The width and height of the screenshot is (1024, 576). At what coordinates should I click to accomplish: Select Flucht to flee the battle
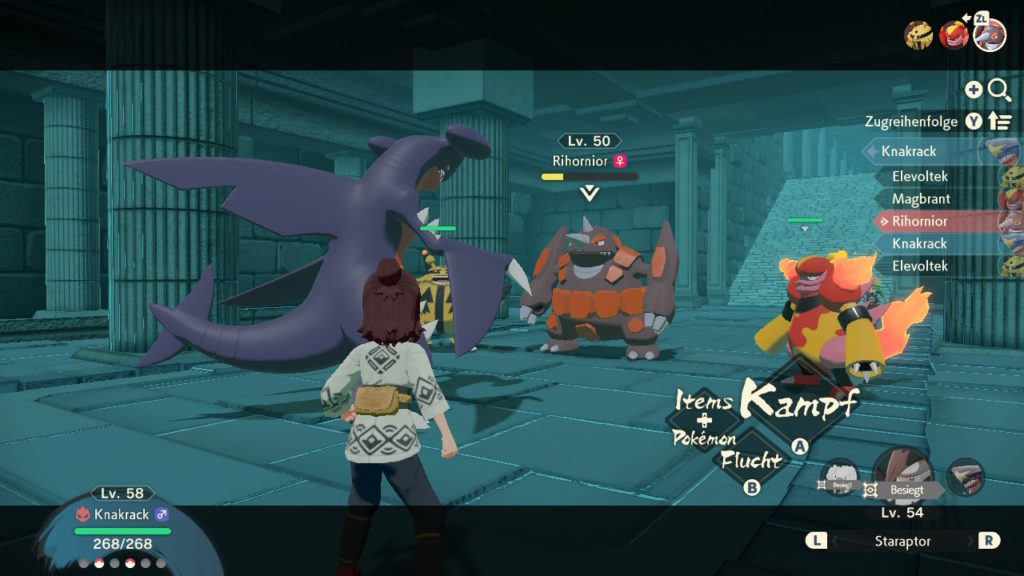(x=750, y=462)
